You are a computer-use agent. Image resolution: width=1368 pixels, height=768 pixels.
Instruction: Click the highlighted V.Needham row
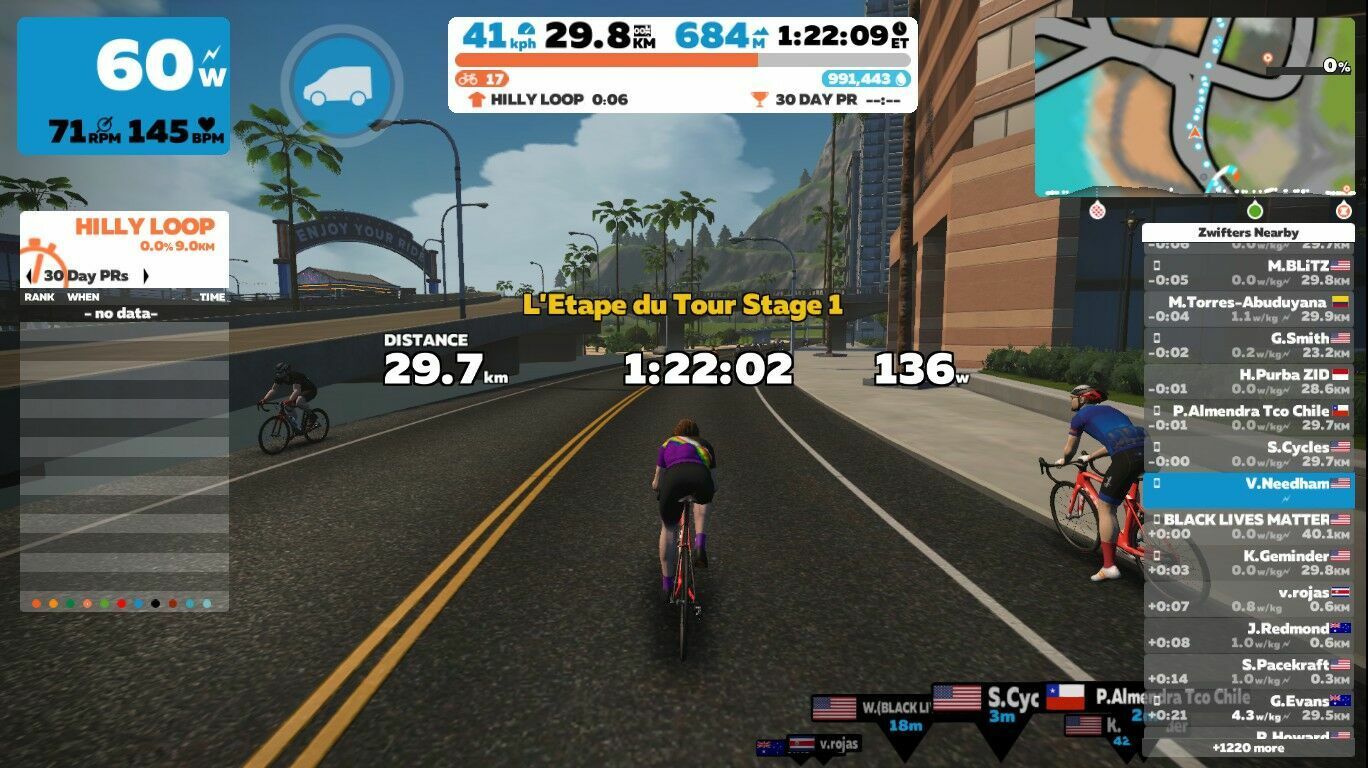coord(1247,490)
